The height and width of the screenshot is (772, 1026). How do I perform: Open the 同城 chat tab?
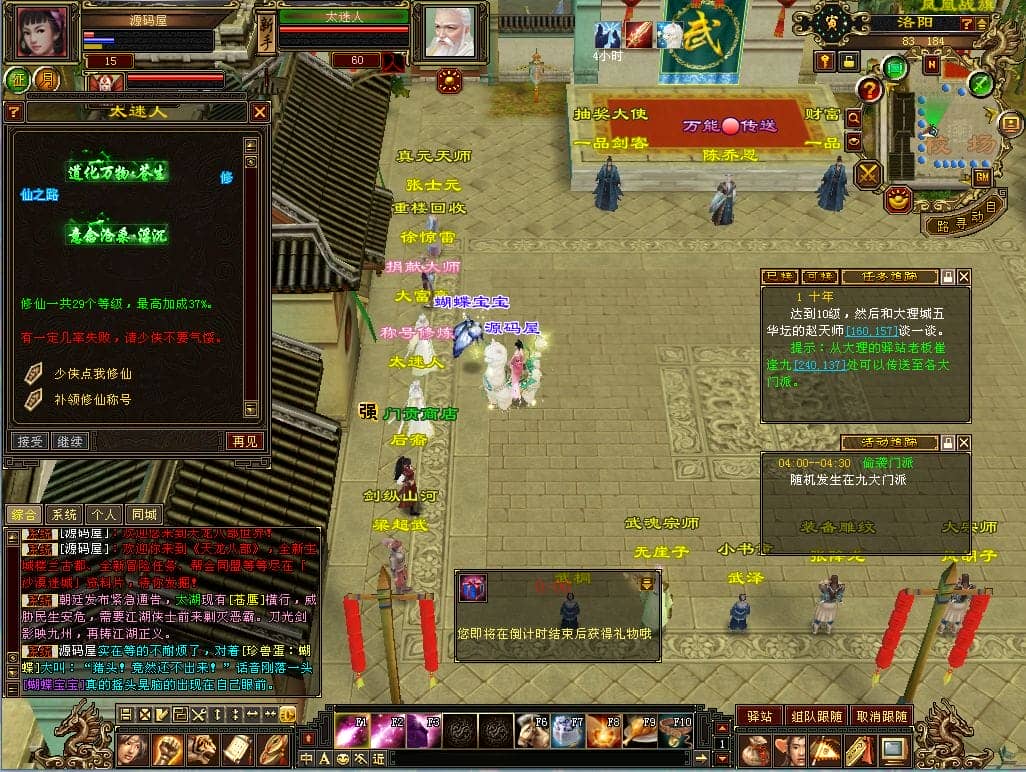(x=145, y=514)
